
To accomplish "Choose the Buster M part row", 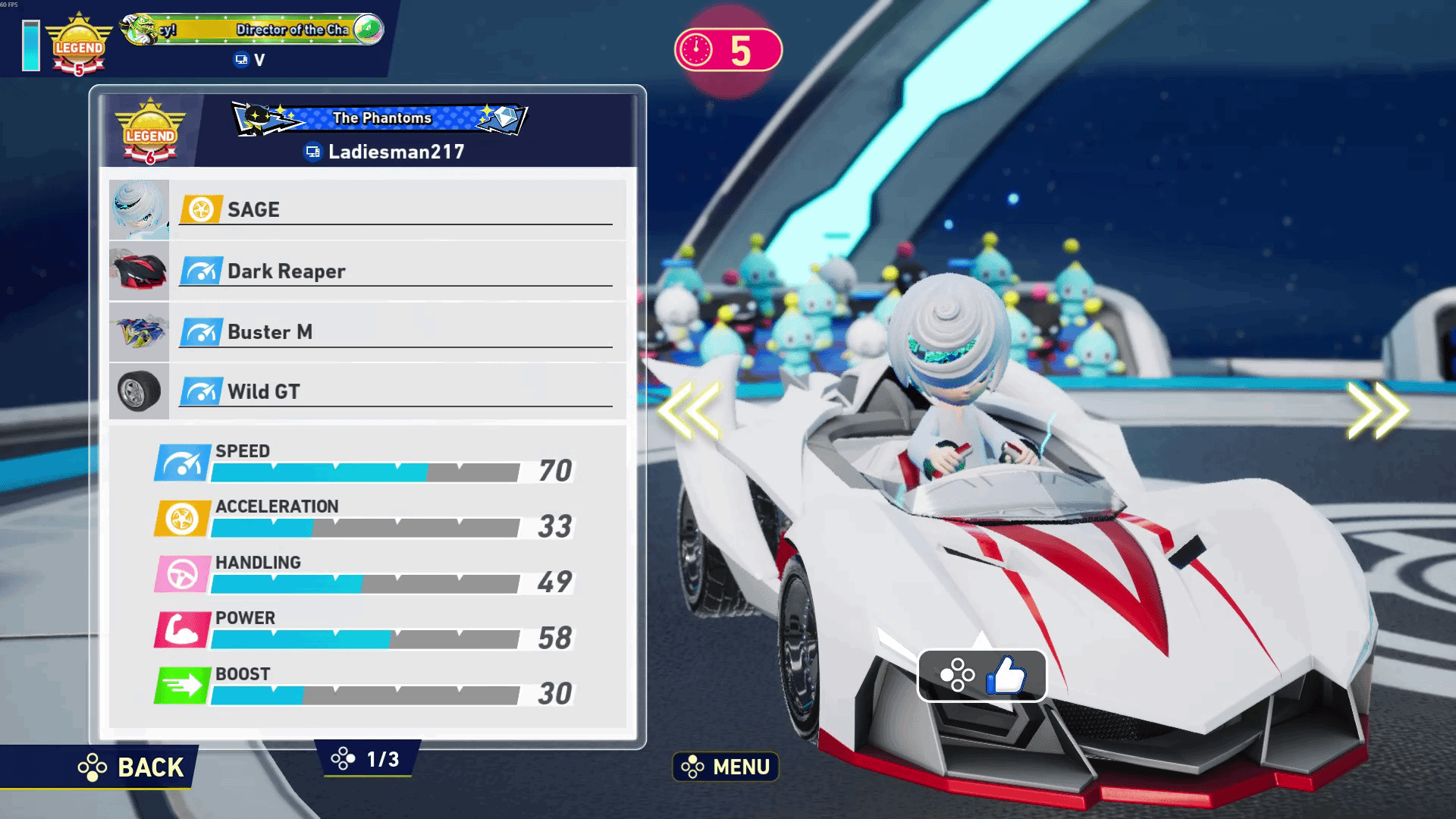I will click(x=368, y=332).
